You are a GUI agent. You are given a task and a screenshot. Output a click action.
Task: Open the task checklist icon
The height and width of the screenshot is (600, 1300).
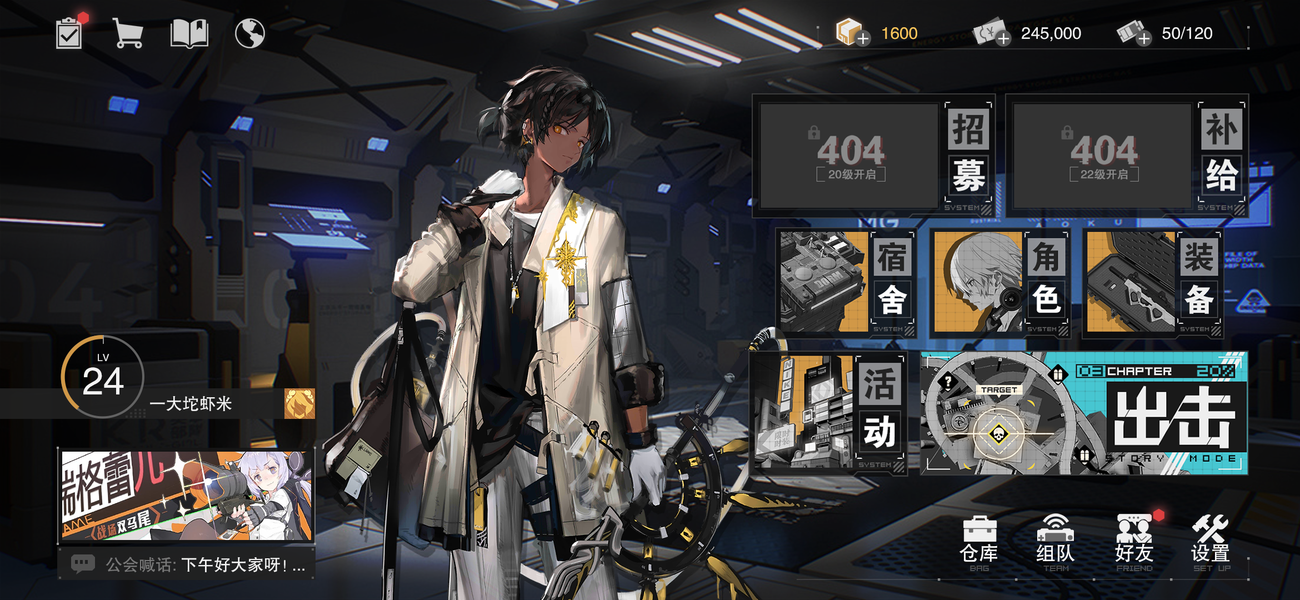tap(69, 34)
